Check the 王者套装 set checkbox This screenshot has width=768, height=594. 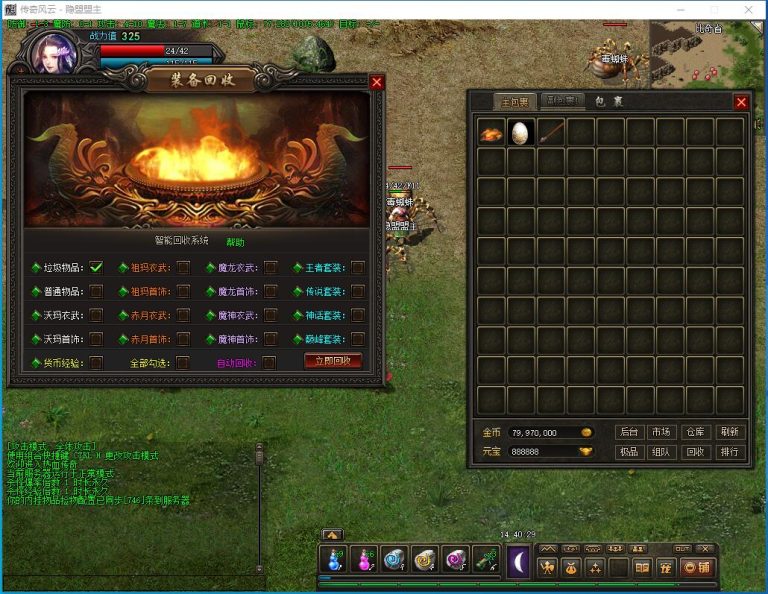[x=357, y=267]
